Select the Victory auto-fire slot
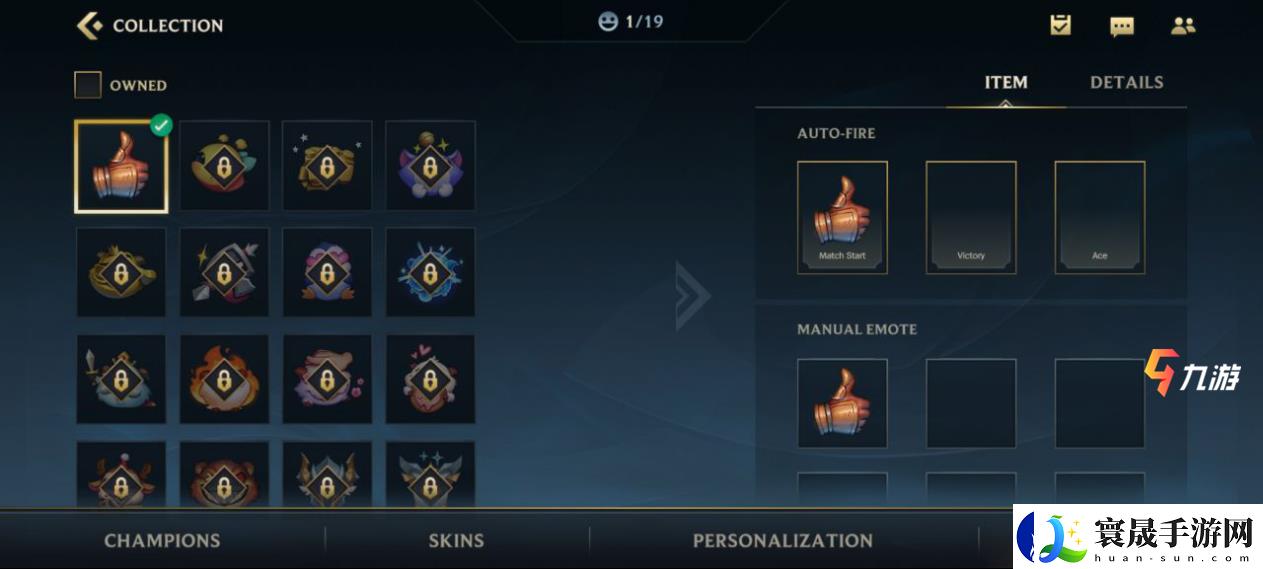The width and height of the screenshot is (1263, 569). click(970, 217)
